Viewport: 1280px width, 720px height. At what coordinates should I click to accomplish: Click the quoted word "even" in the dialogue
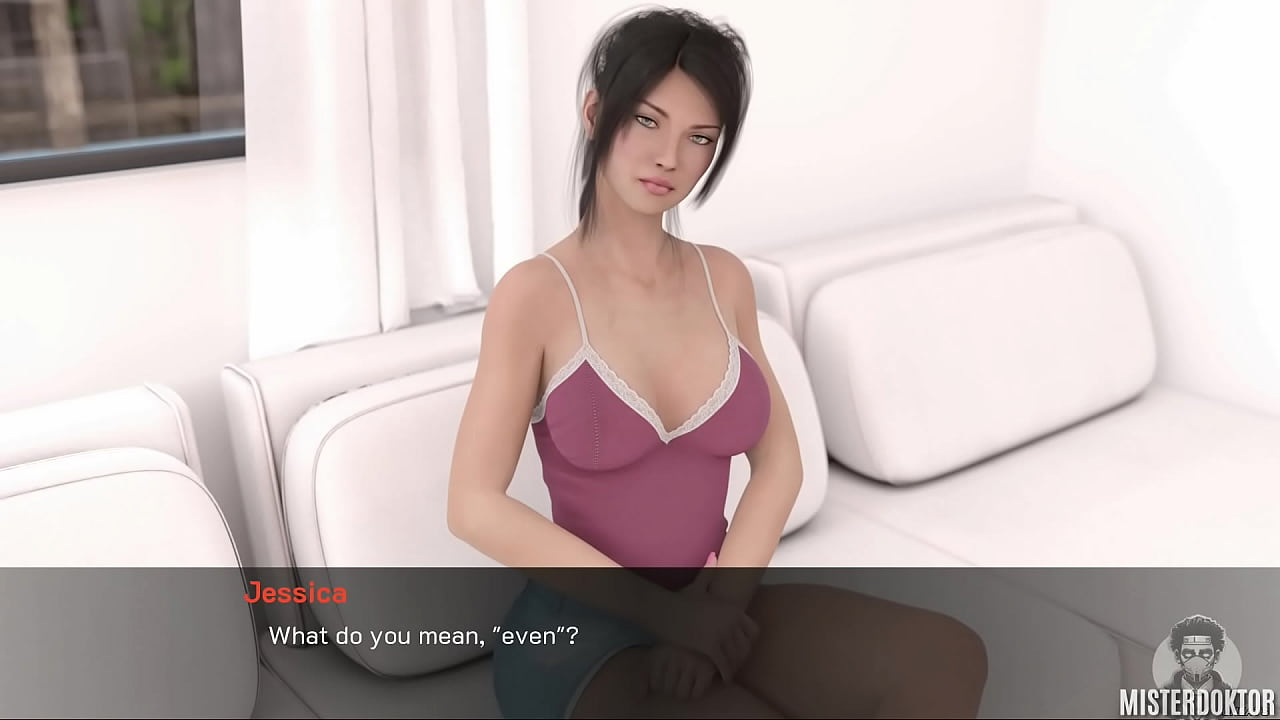pos(524,634)
